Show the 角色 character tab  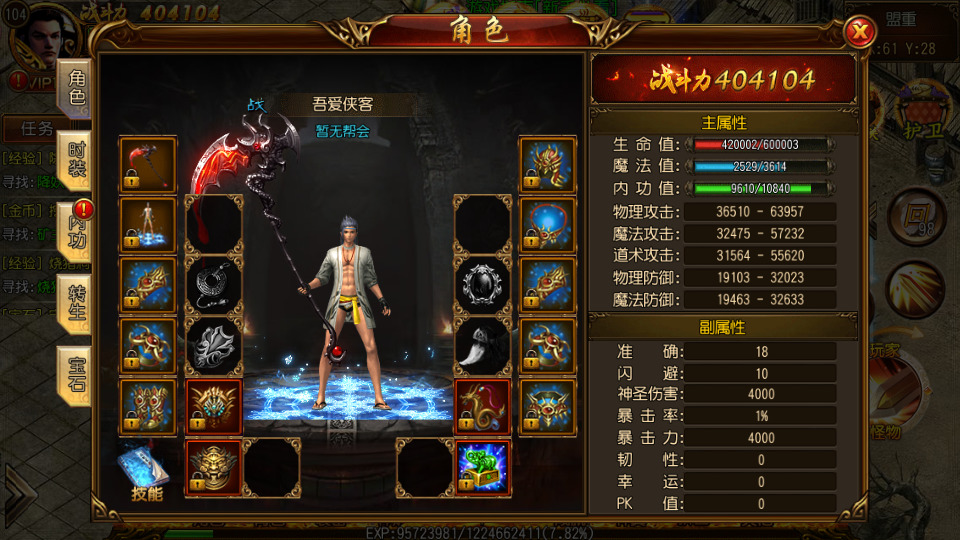point(77,89)
